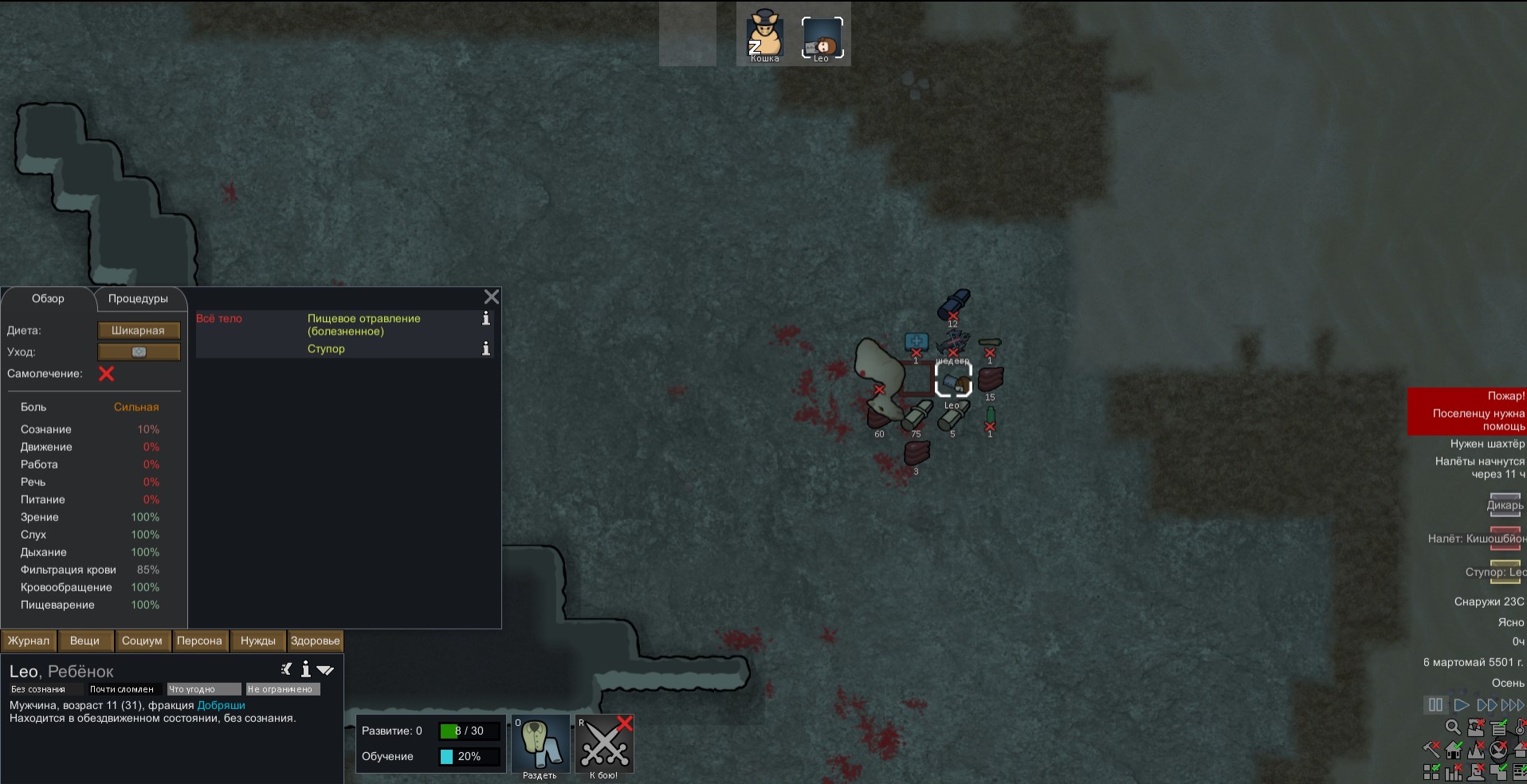Image resolution: width=1527 pixels, height=784 pixels.
Task: Change the Шикарная diet setting
Action: [139, 331]
